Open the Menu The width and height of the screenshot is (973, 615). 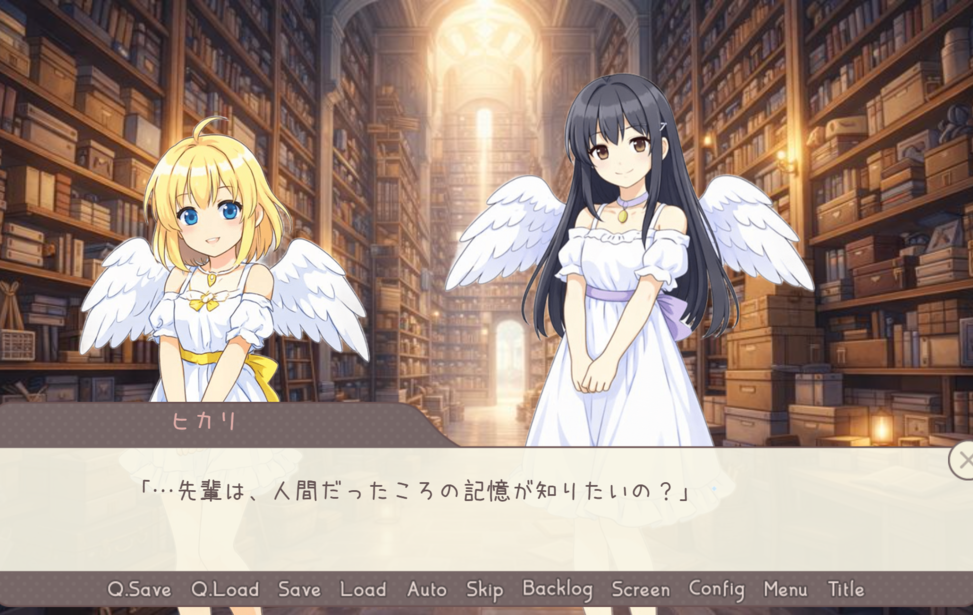[x=785, y=589]
